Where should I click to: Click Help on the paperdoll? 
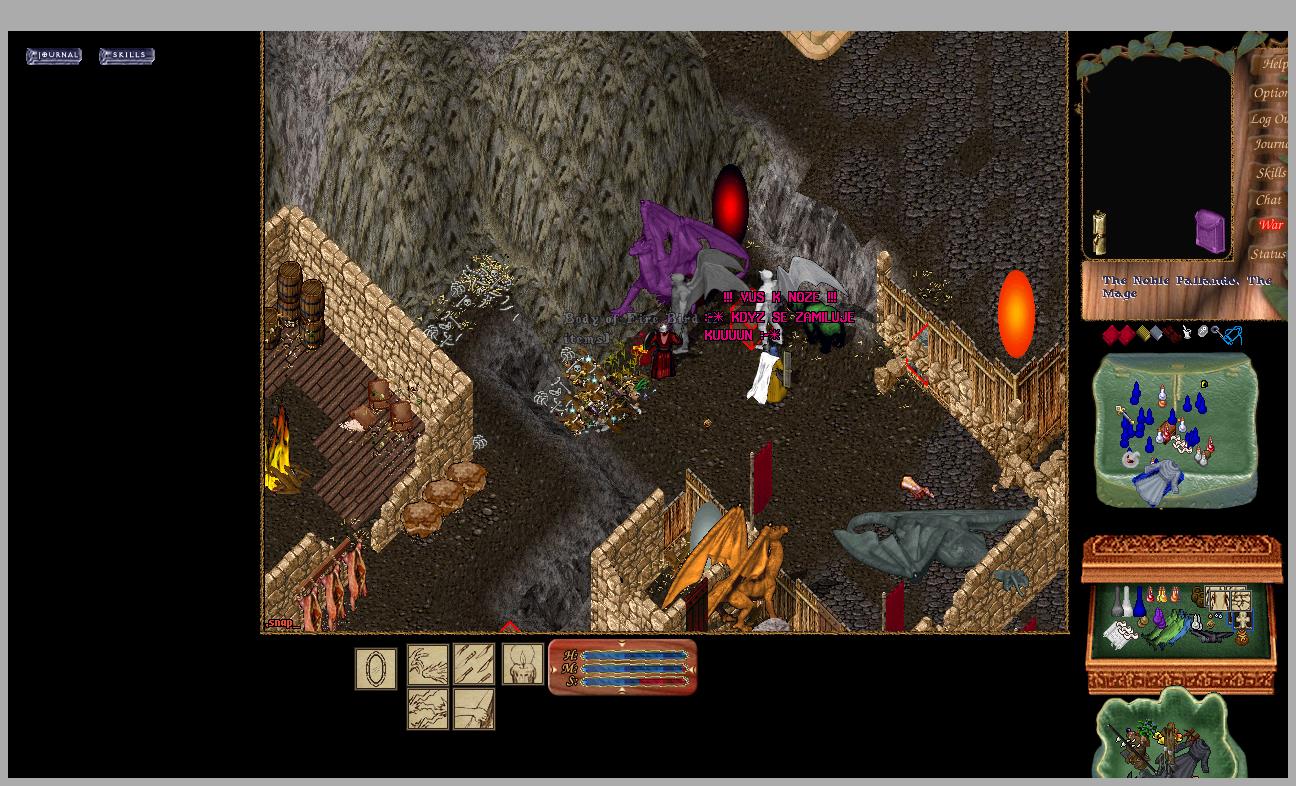[x=1273, y=64]
